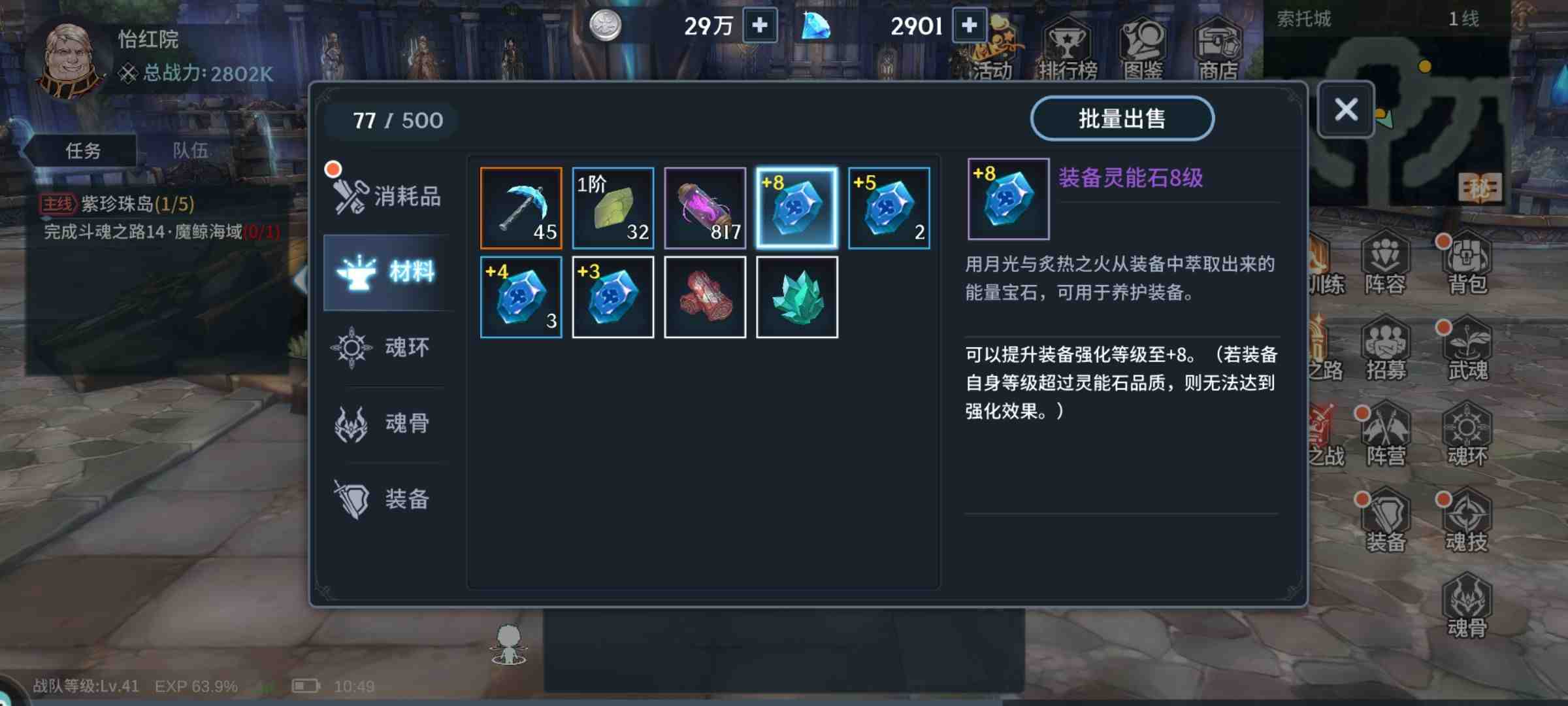The height and width of the screenshot is (706, 1568).
Task: Select the +8 装备灵能石 item slot
Action: [x=796, y=208]
